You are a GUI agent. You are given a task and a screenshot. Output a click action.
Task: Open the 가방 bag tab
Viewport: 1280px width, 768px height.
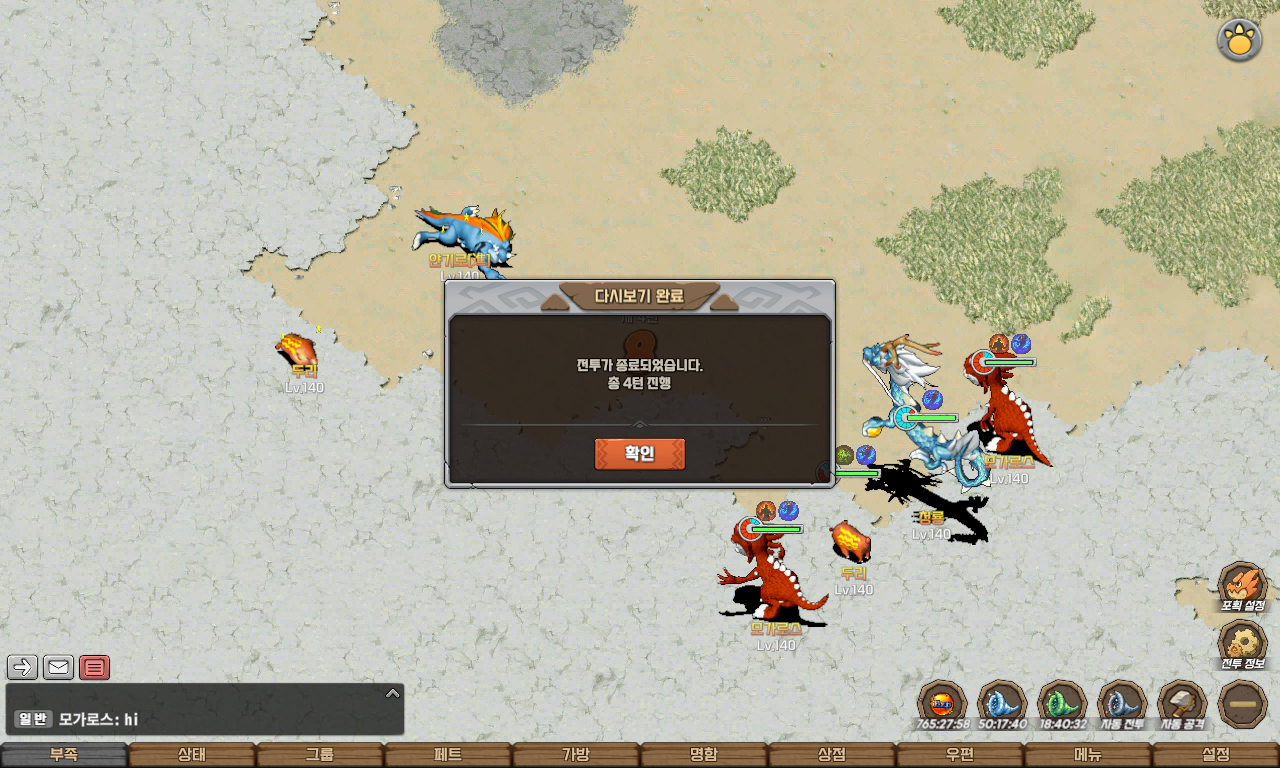tap(576, 755)
